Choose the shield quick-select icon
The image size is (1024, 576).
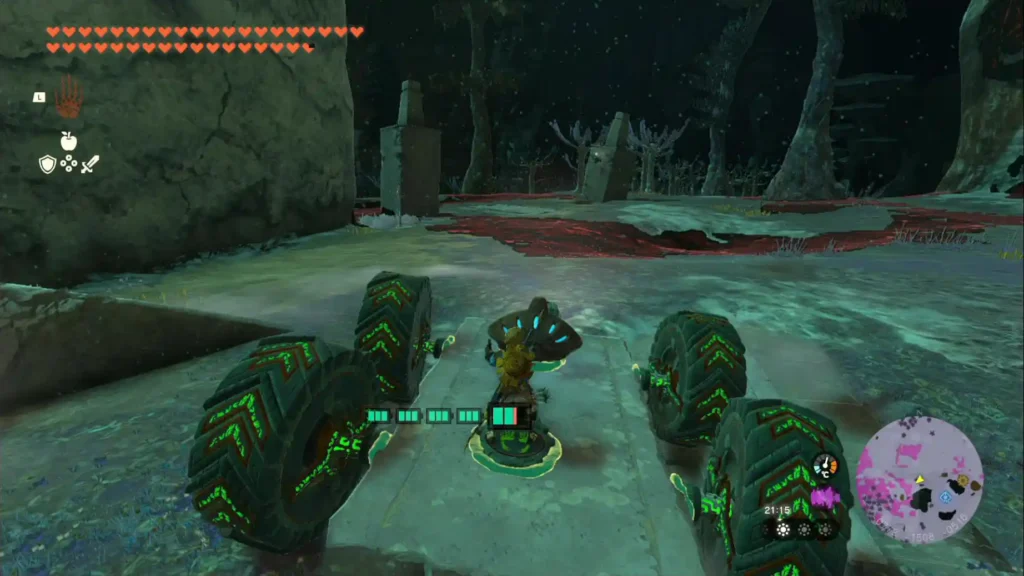coord(47,164)
